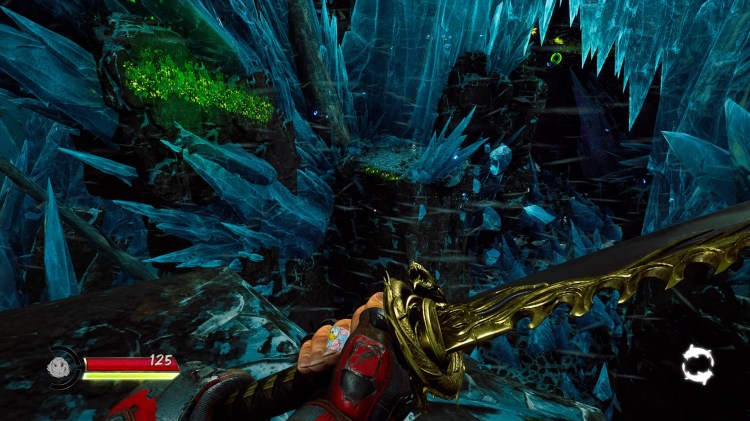750x421 pixels.
Task: Click the character portrait beside the health bar
Action: [61, 367]
